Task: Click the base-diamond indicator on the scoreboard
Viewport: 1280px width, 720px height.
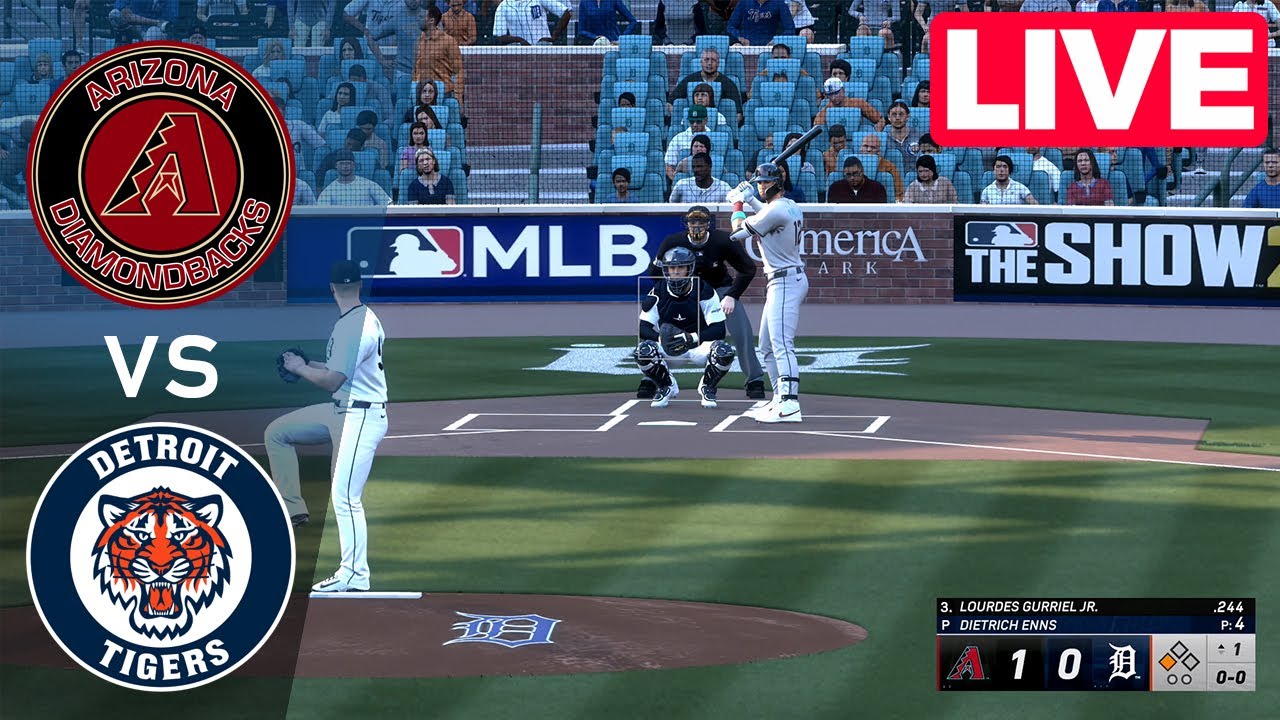Action: [1179, 657]
